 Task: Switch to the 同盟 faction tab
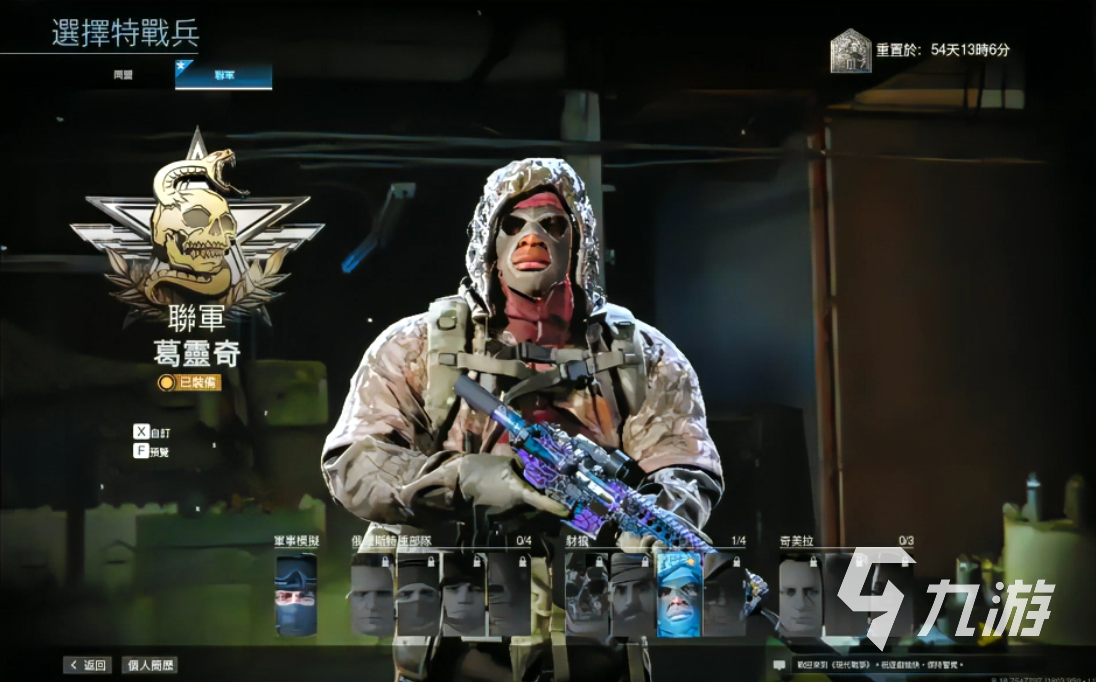click(x=123, y=75)
